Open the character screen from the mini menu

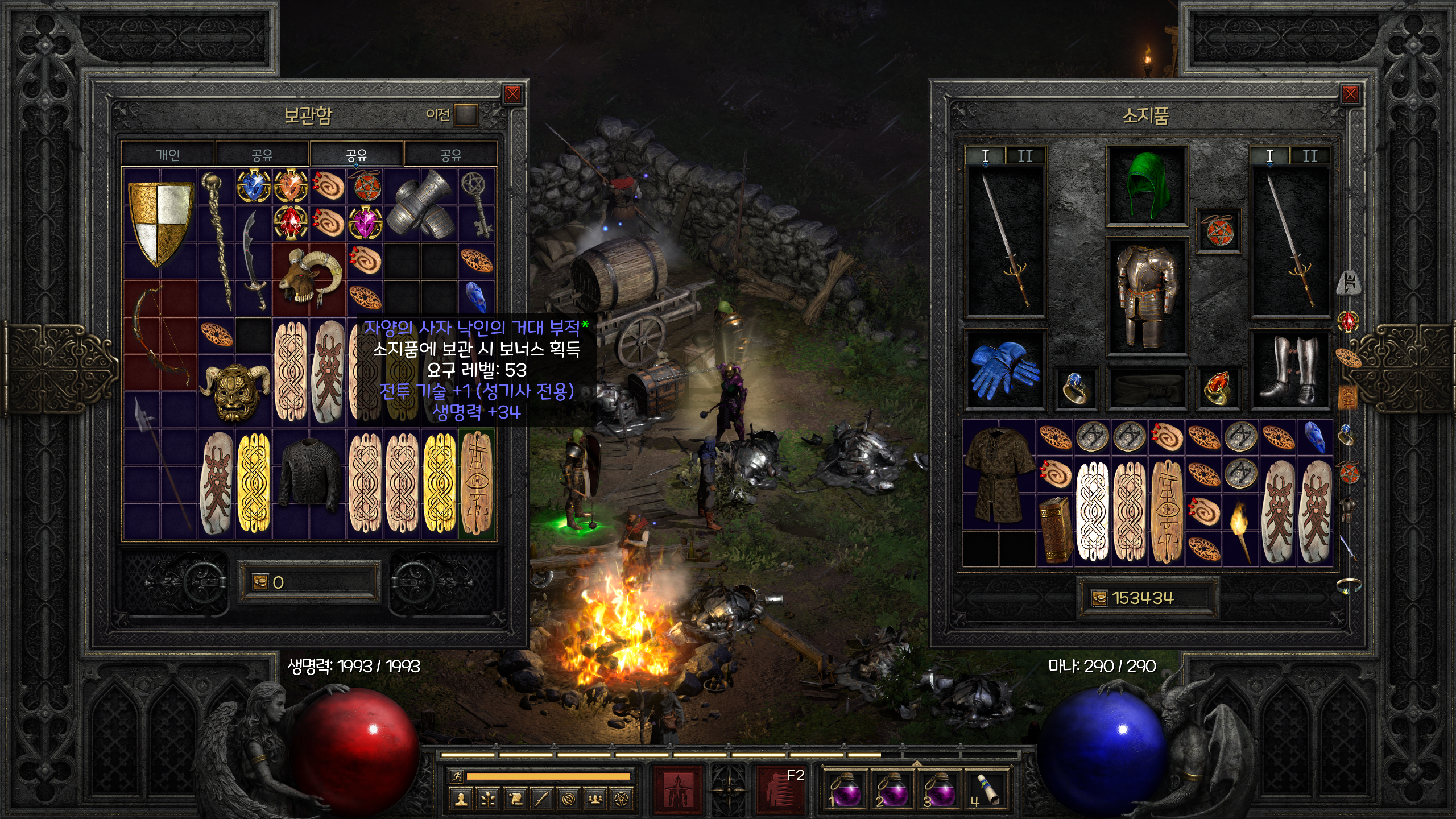point(461,800)
